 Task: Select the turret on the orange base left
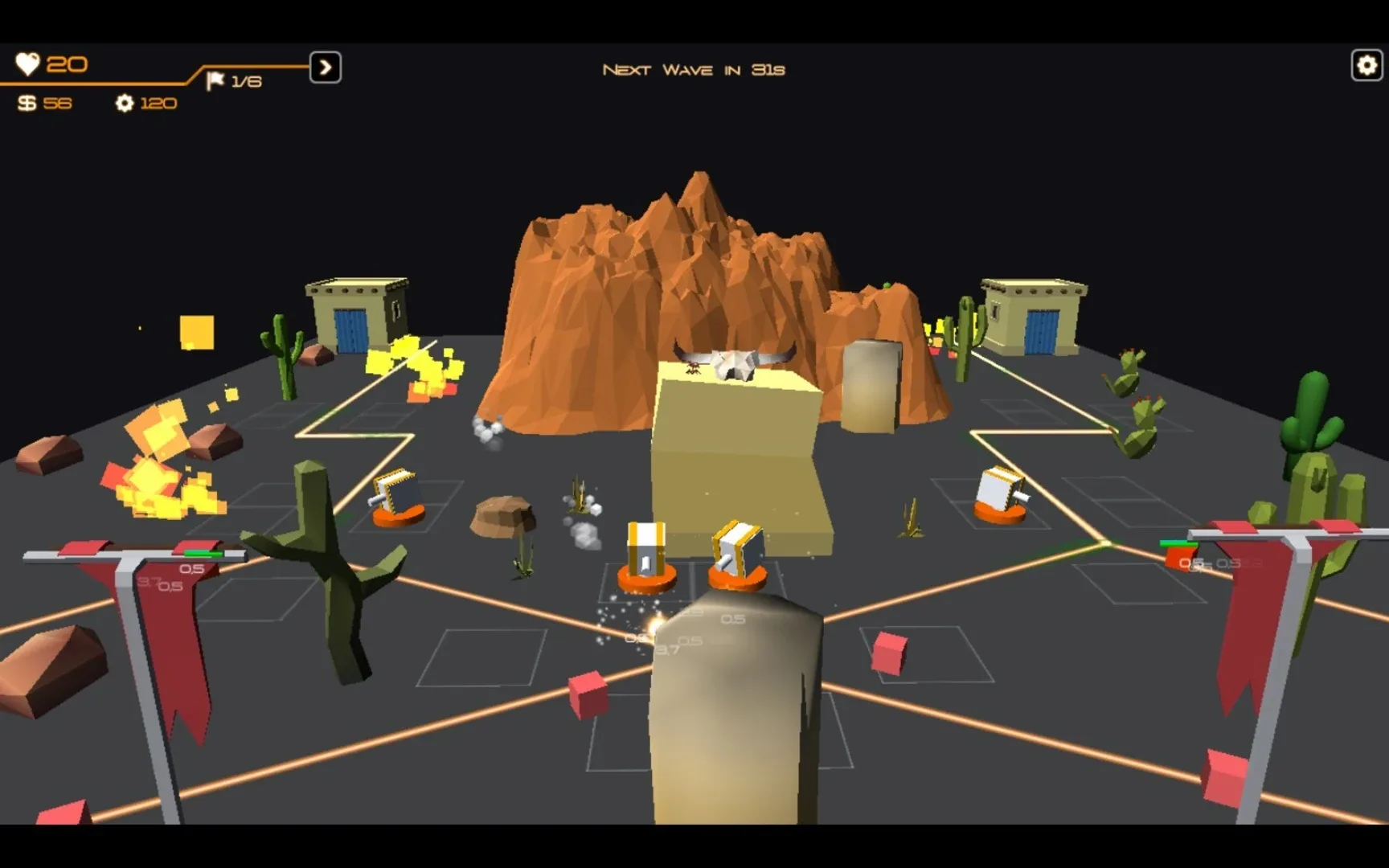(395, 490)
